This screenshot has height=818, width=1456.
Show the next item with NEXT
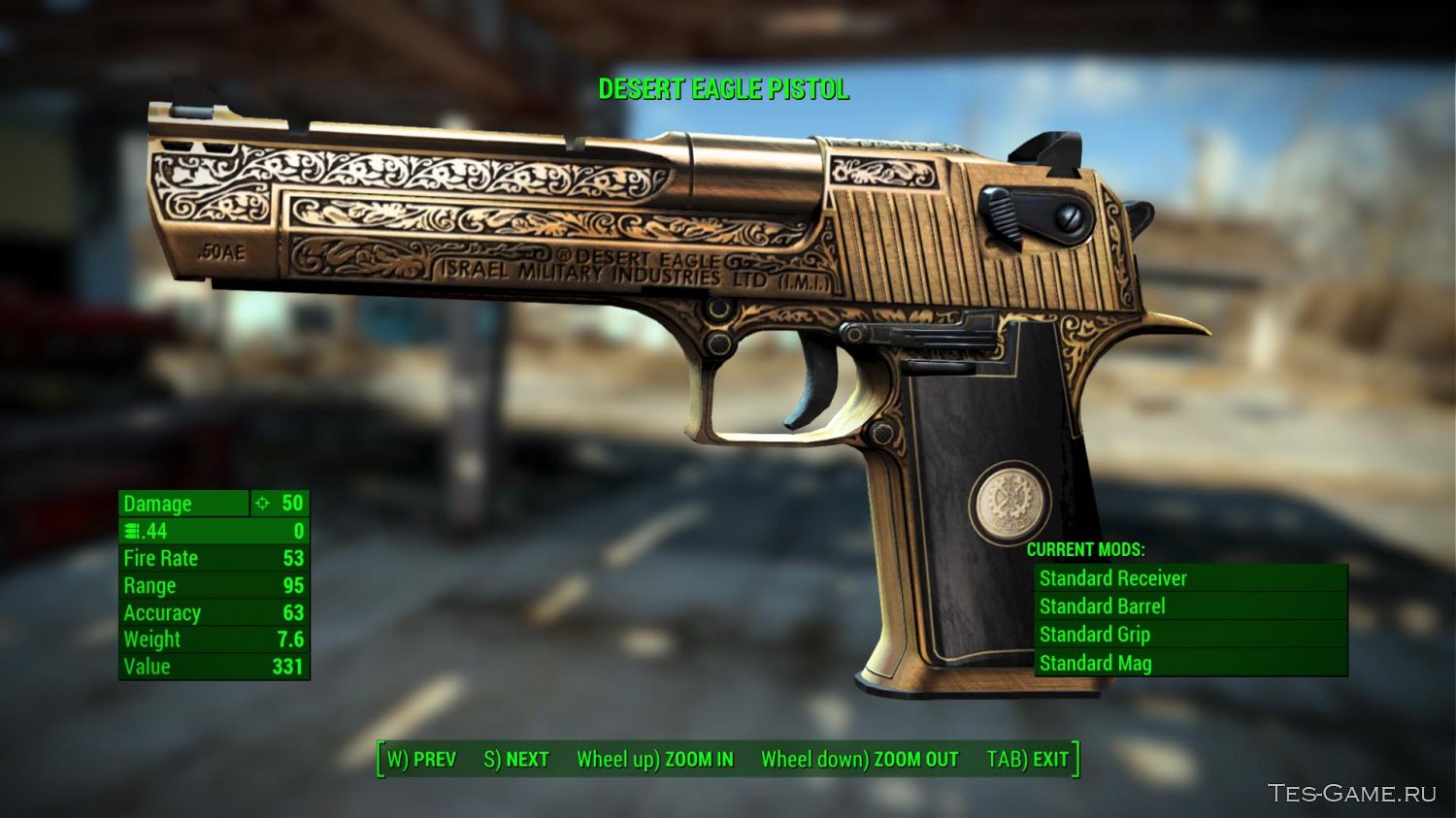coord(516,759)
